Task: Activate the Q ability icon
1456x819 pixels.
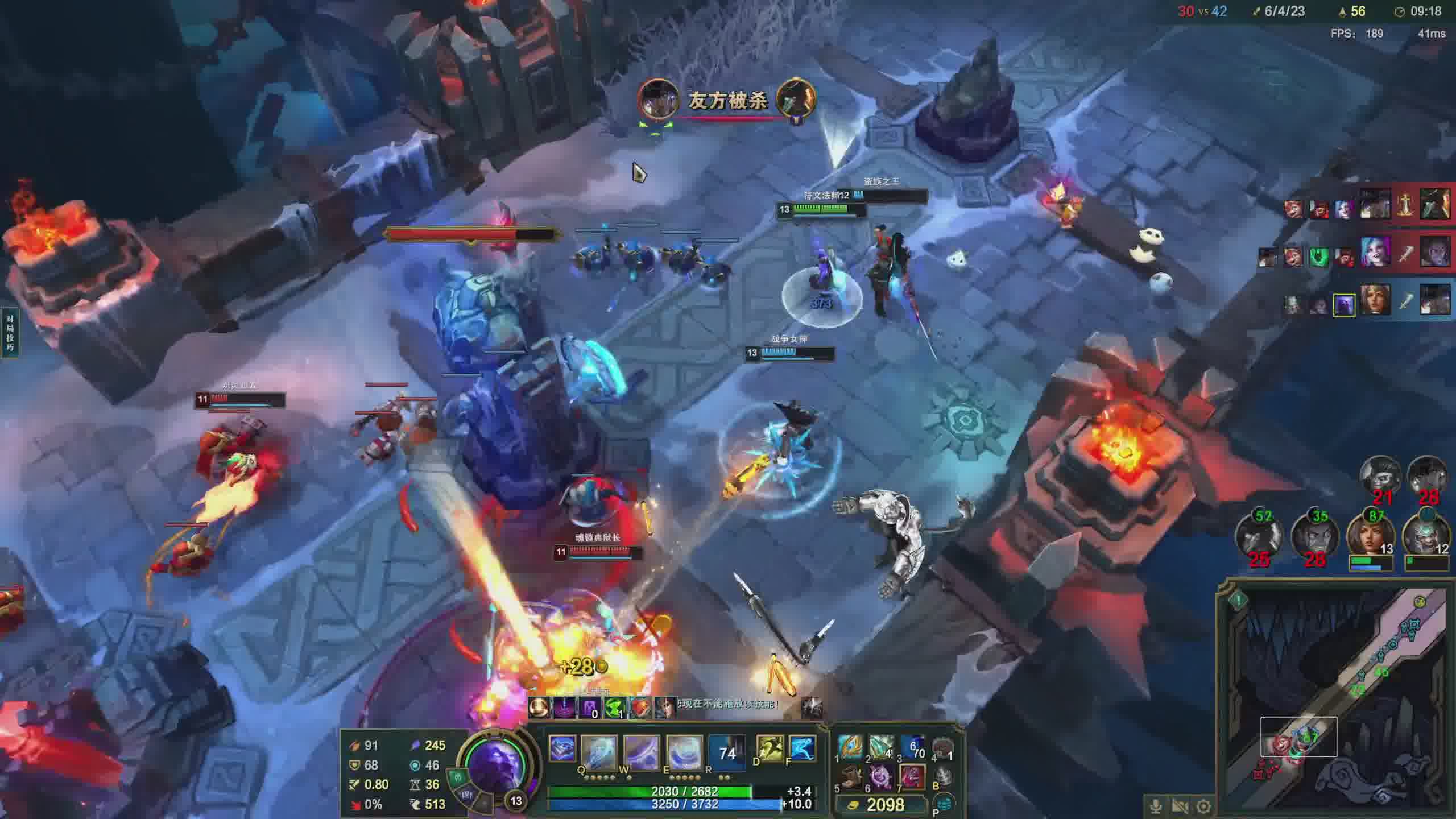Action: 598,752
